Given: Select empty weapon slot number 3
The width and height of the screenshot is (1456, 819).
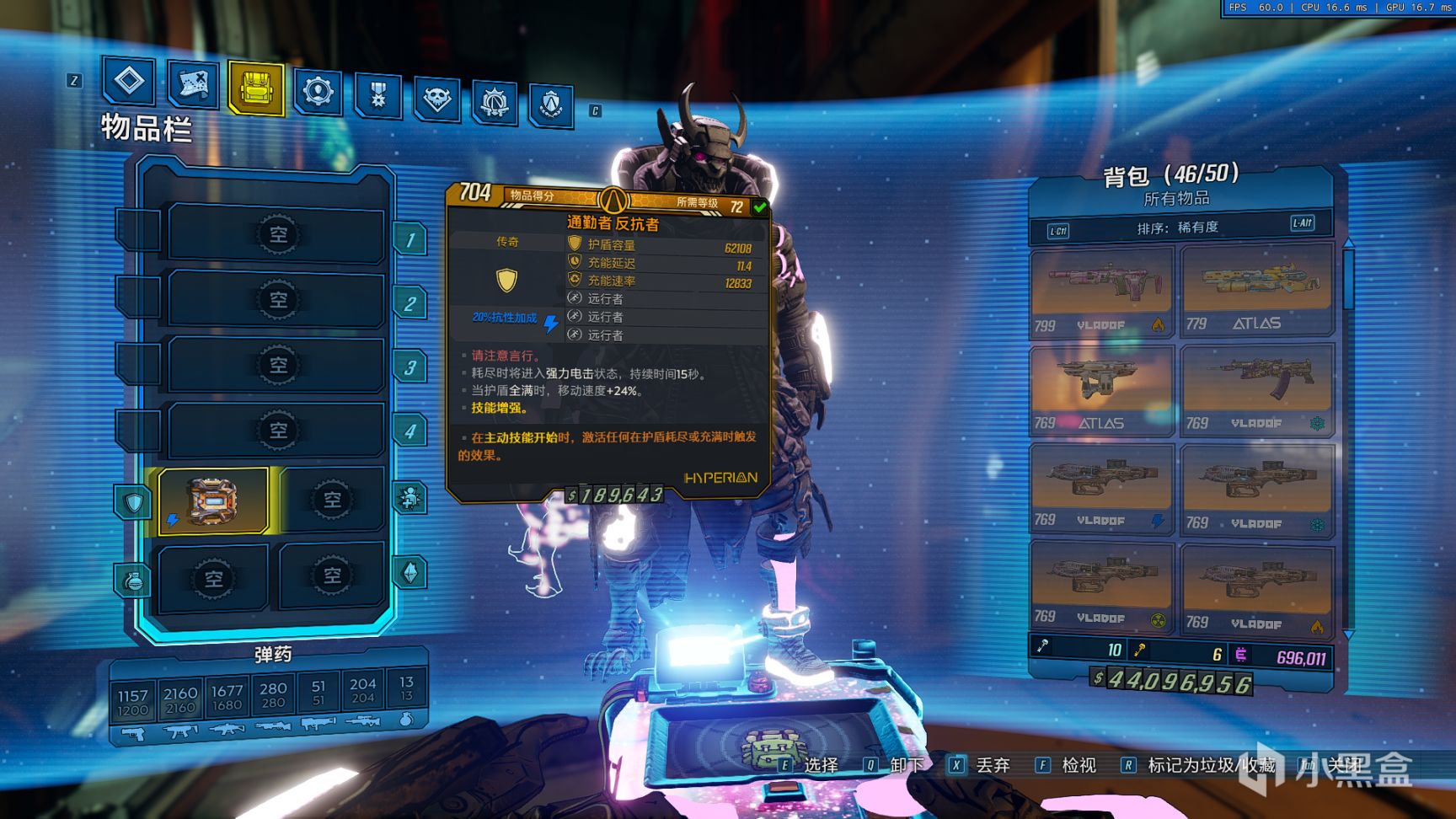Looking at the screenshot, I should 277,366.
